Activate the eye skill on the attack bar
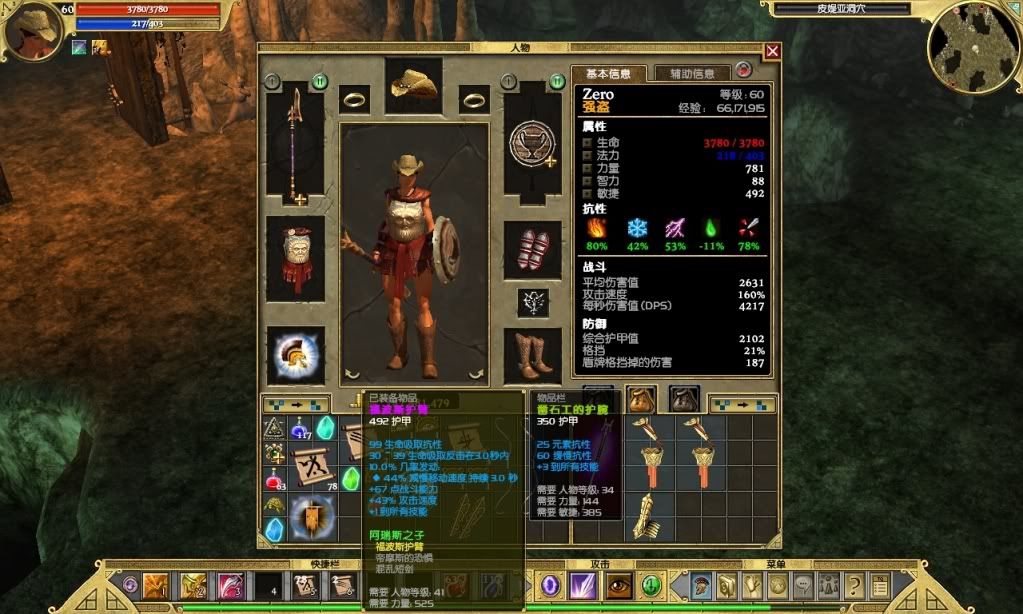1023x614 pixels. click(x=619, y=585)
